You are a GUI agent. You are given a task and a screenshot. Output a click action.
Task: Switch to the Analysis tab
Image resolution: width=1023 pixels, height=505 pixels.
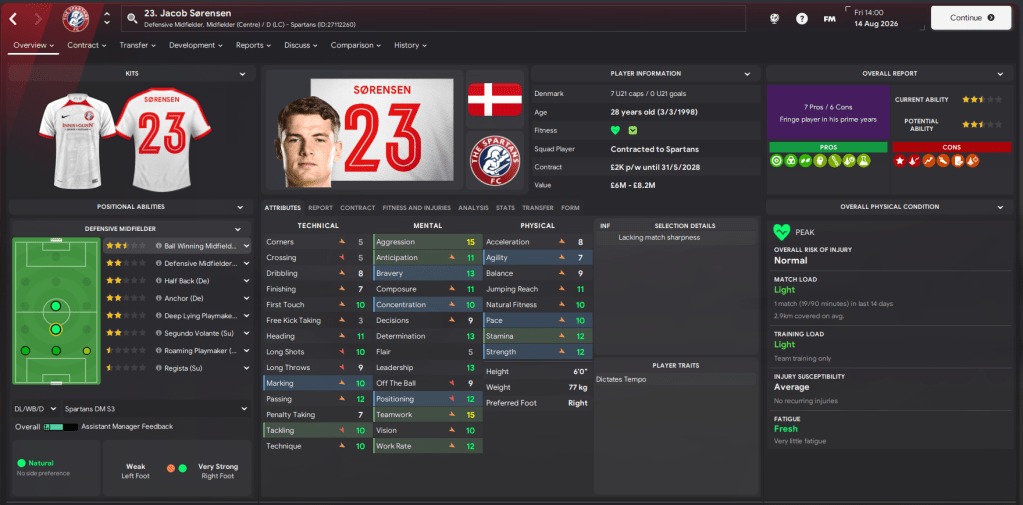pyautogui.click(x=473, y=207)
